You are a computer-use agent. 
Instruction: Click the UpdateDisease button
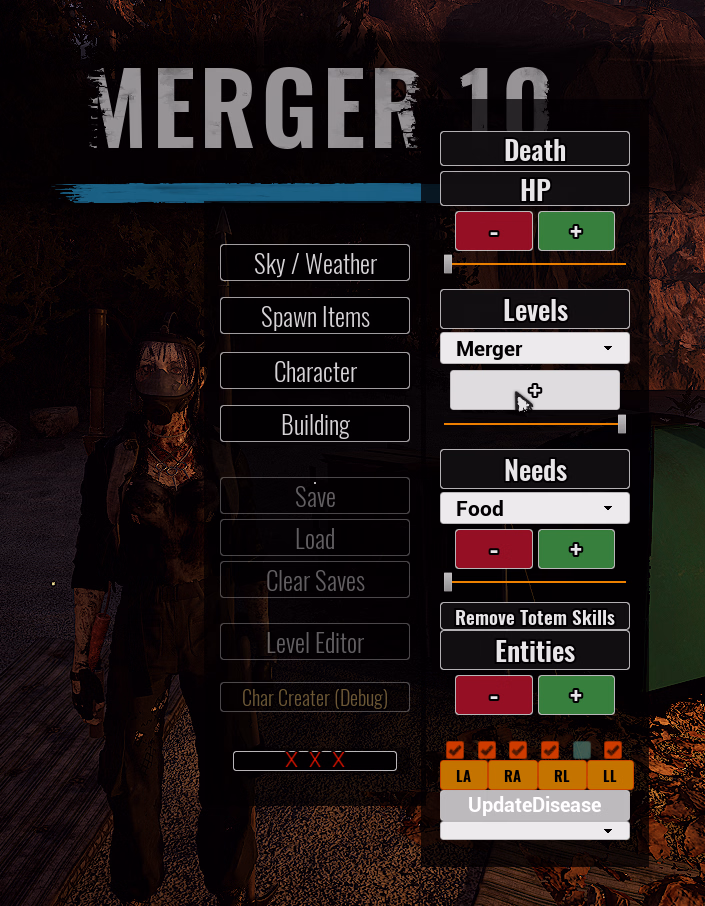click(x=534, y=805)
